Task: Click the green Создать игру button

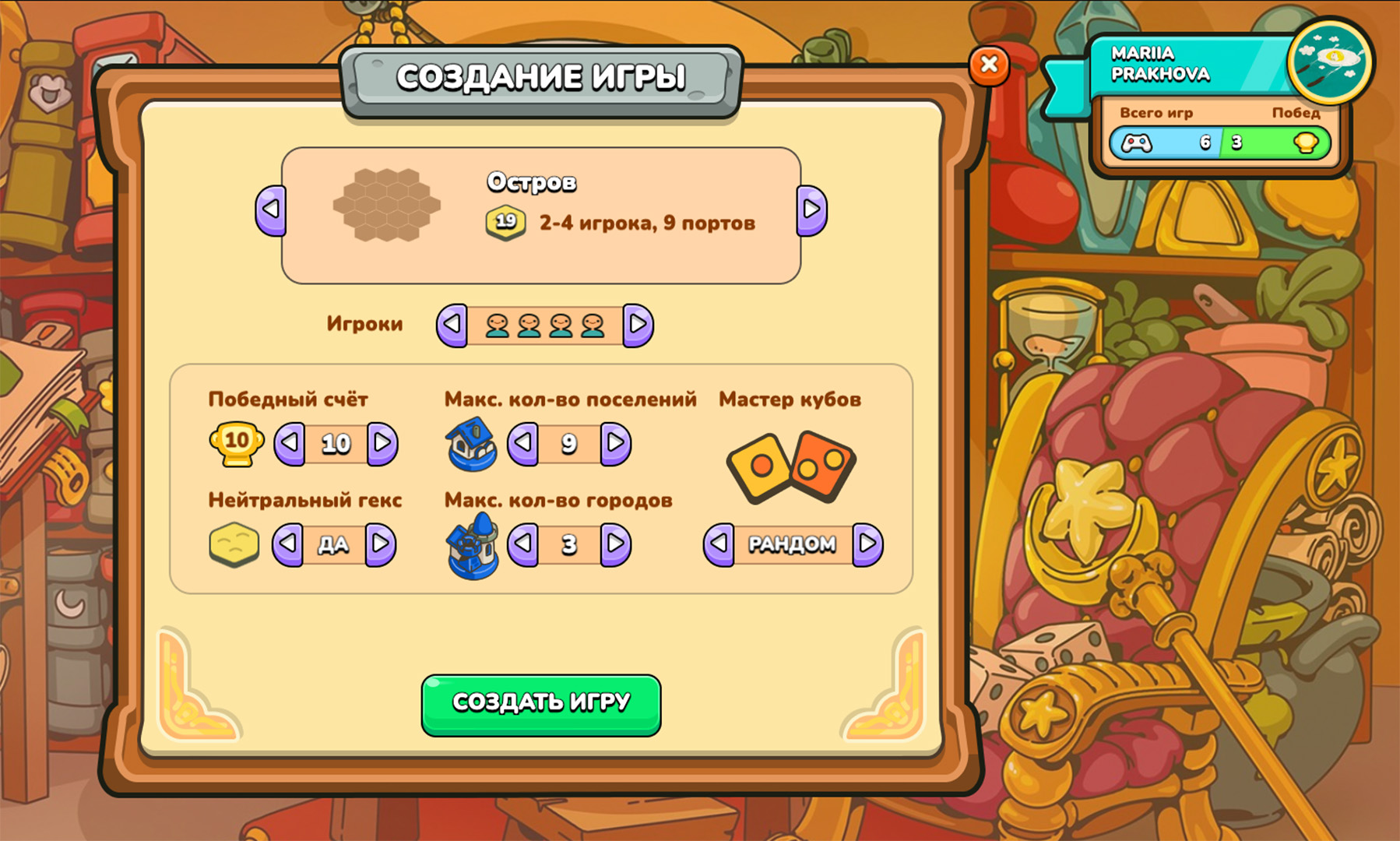Action: pyautogui.click(x=540, y=704)
